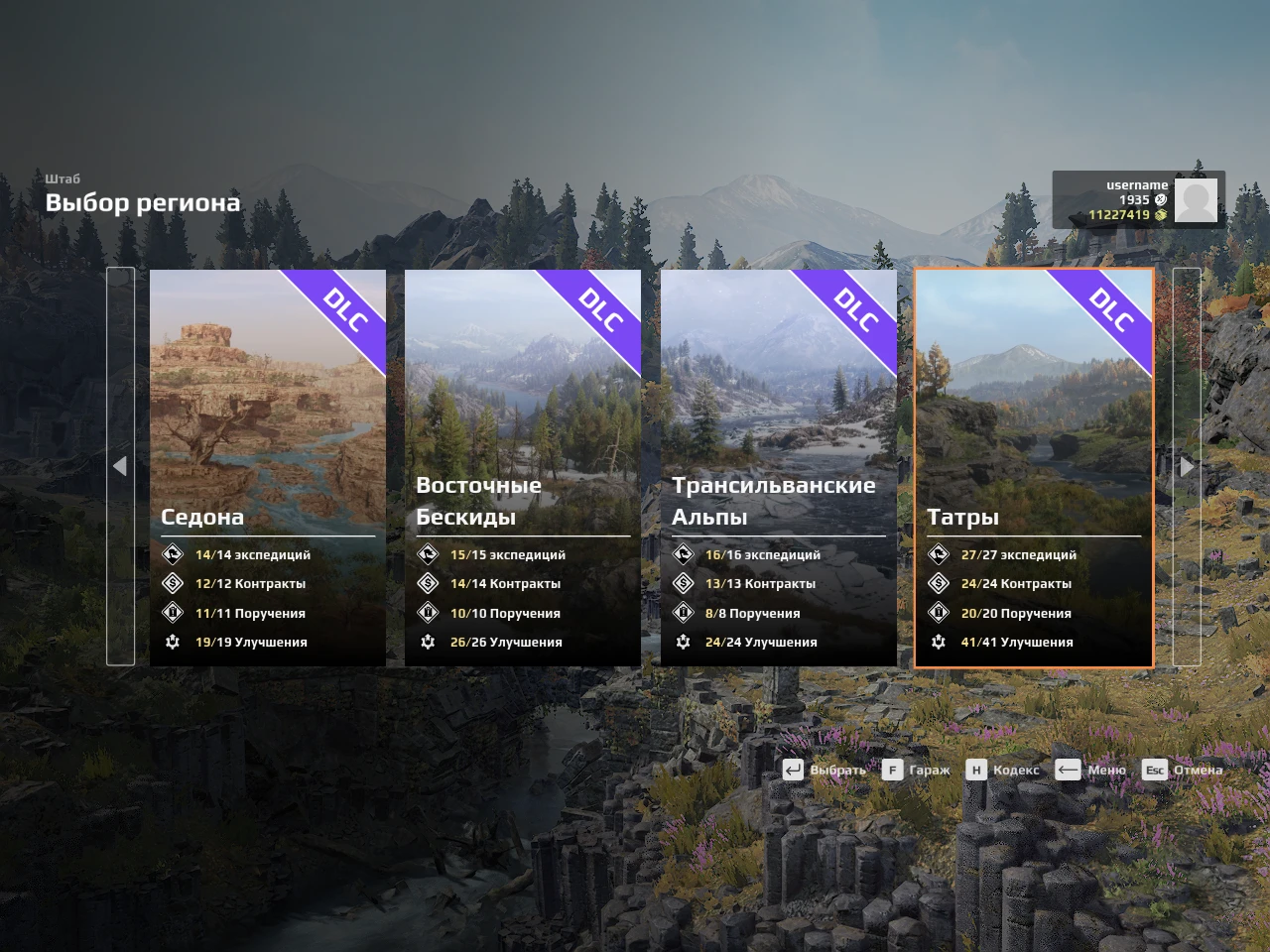Click the Enter key icon next to Выбрать
This screenshot has height=952, width=1270.
(x=792, y=770)
